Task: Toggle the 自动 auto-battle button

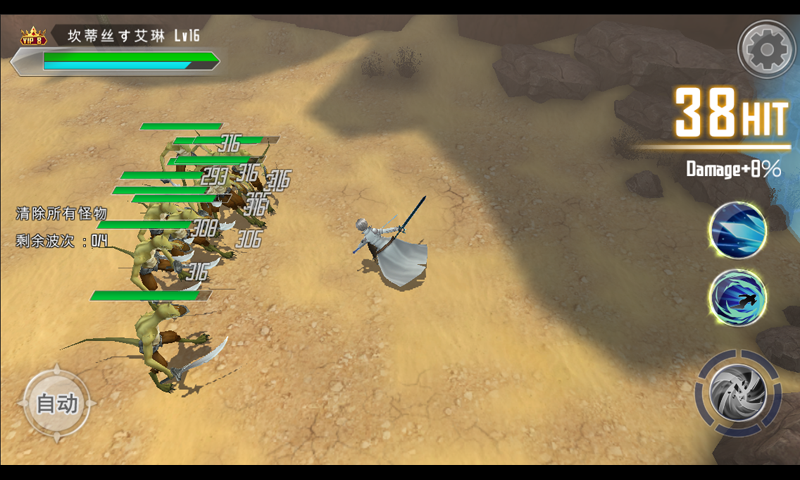Action: tap(56, 404)
